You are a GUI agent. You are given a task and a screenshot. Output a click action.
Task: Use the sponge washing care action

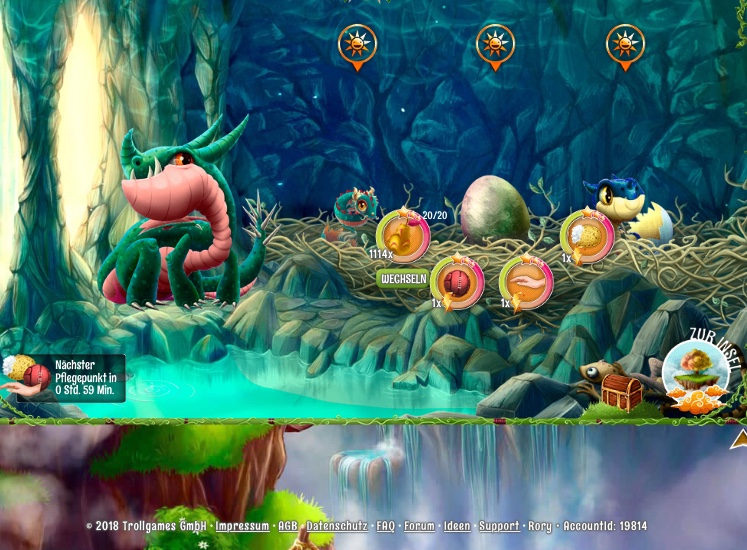pos(587,236)
